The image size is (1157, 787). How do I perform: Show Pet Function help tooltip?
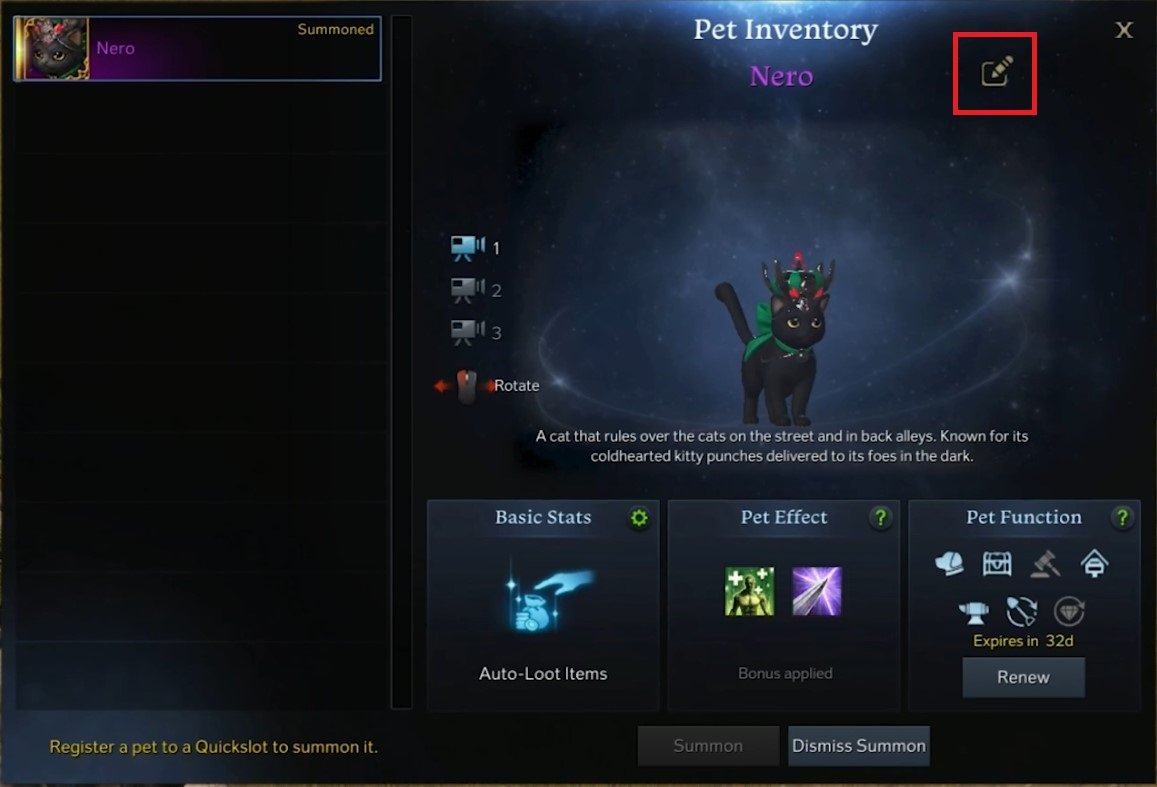1122,518
